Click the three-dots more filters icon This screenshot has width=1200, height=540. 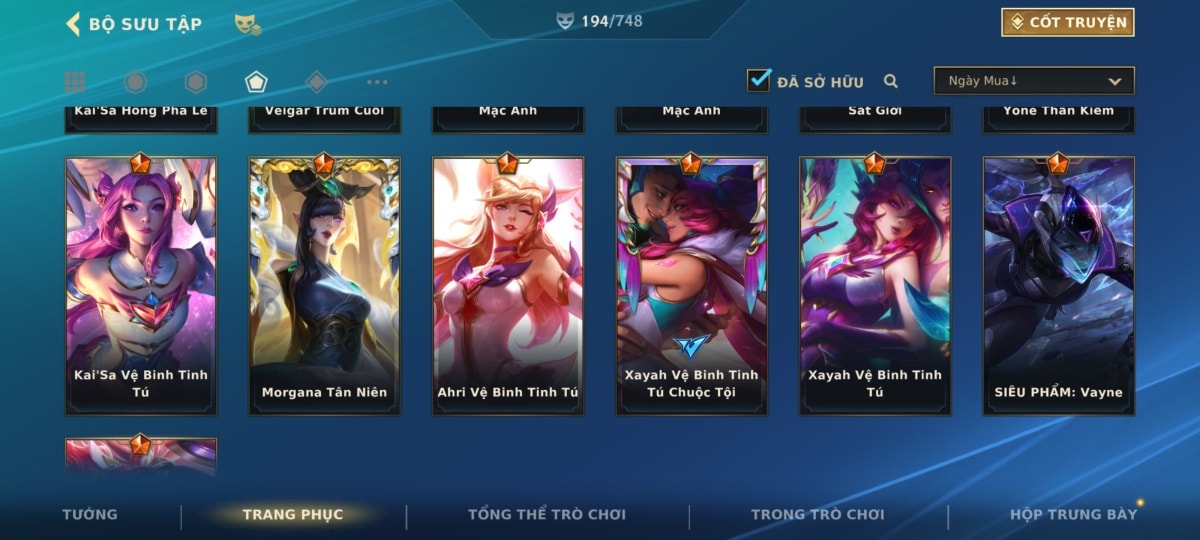(377, 82)
